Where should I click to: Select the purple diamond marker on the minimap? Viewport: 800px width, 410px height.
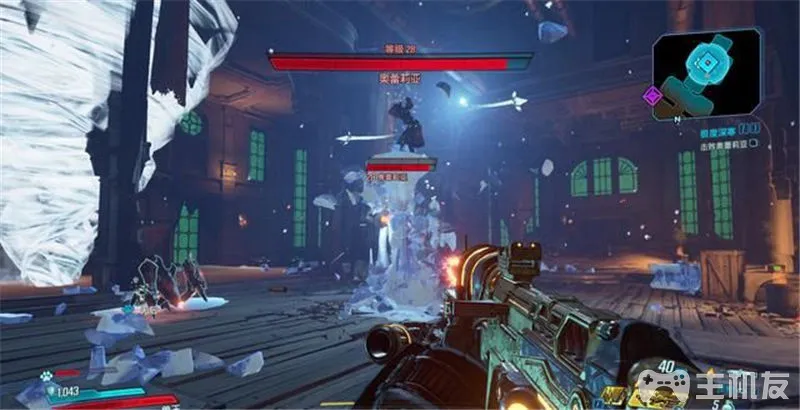(x=652, y=96)
